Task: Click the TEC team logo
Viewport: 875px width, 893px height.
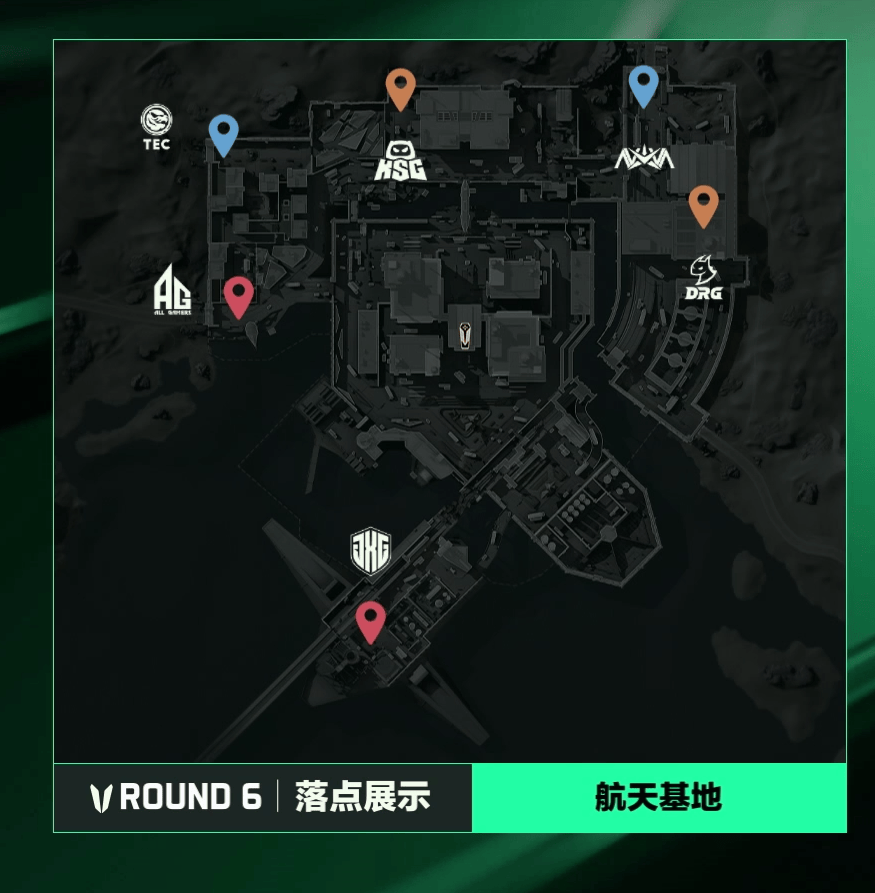Action: (x=156, y=127)
